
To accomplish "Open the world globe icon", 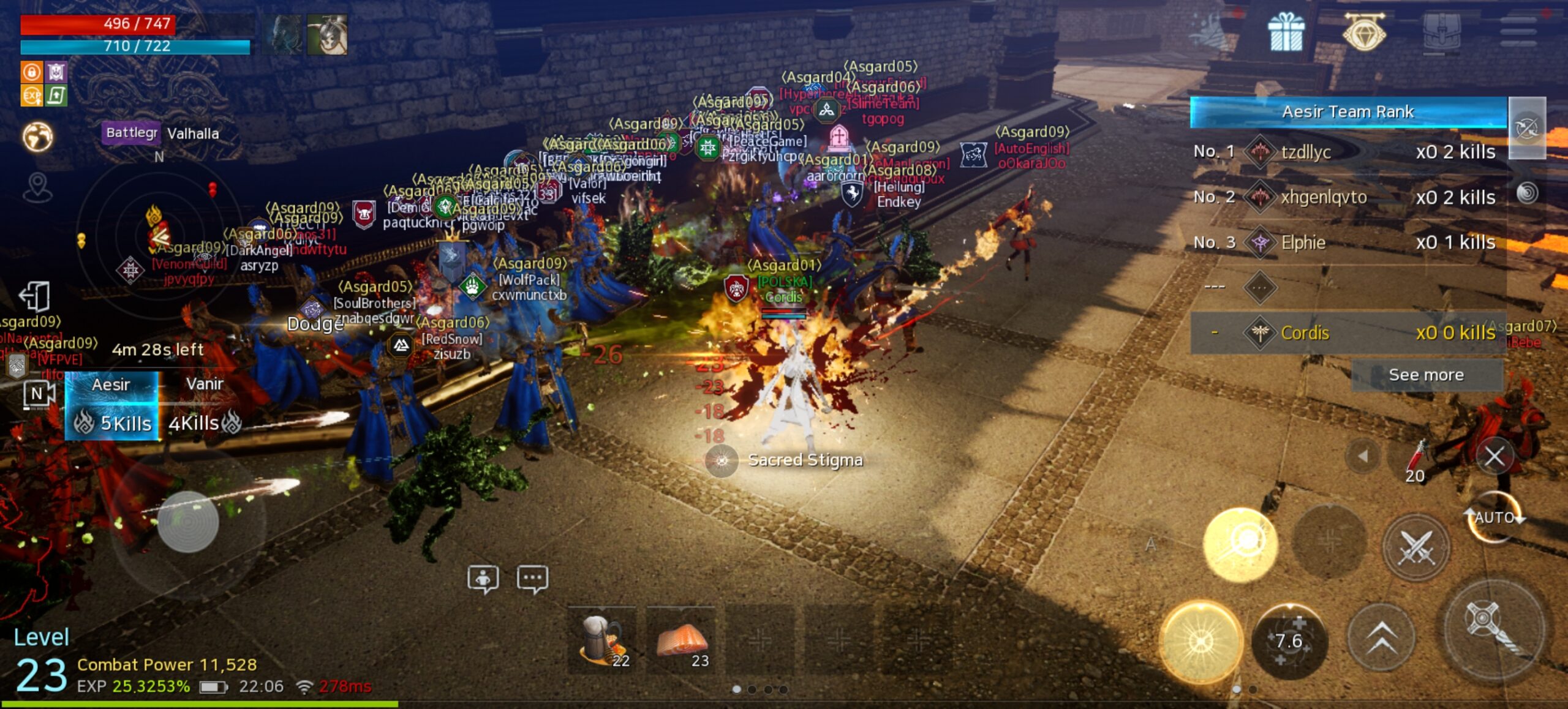I will pyautogui.click(x=37, y=136).
